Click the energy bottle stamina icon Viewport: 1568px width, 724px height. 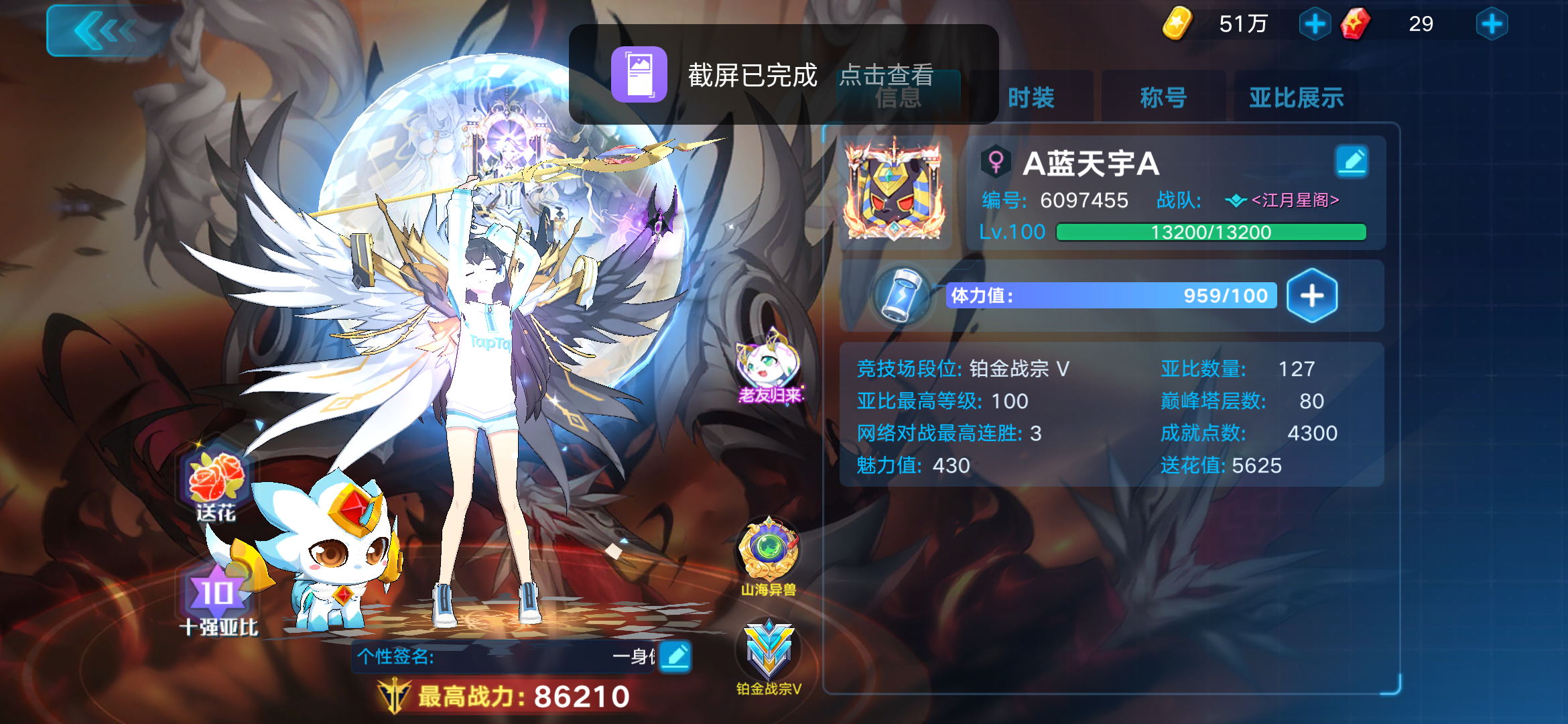900,296
